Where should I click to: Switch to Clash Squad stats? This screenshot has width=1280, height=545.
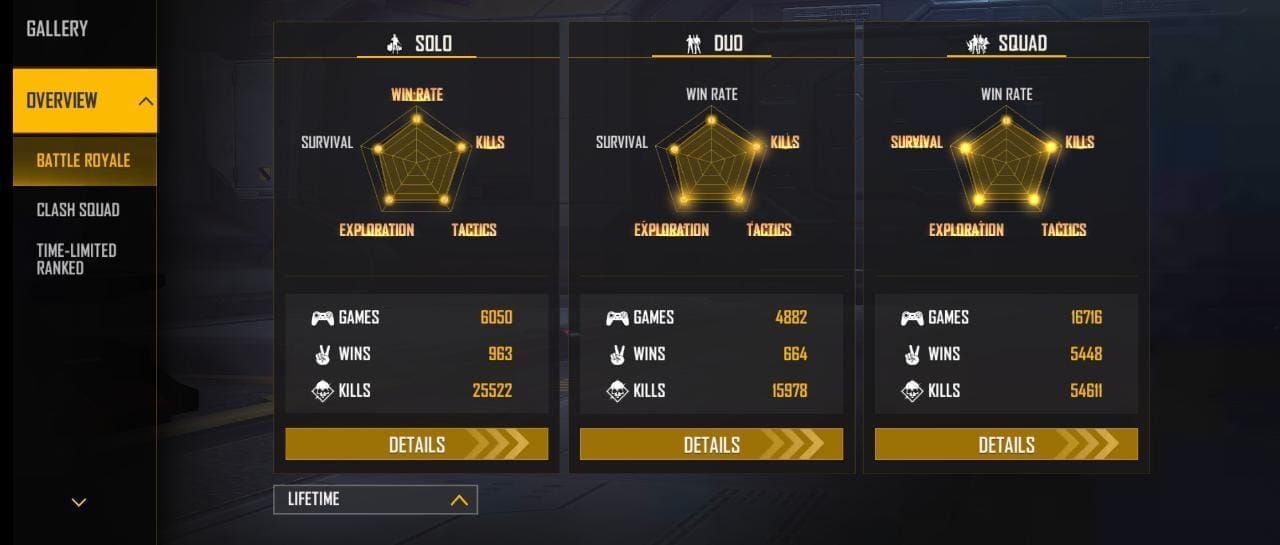pyautogui.click(x=78, y=210)
